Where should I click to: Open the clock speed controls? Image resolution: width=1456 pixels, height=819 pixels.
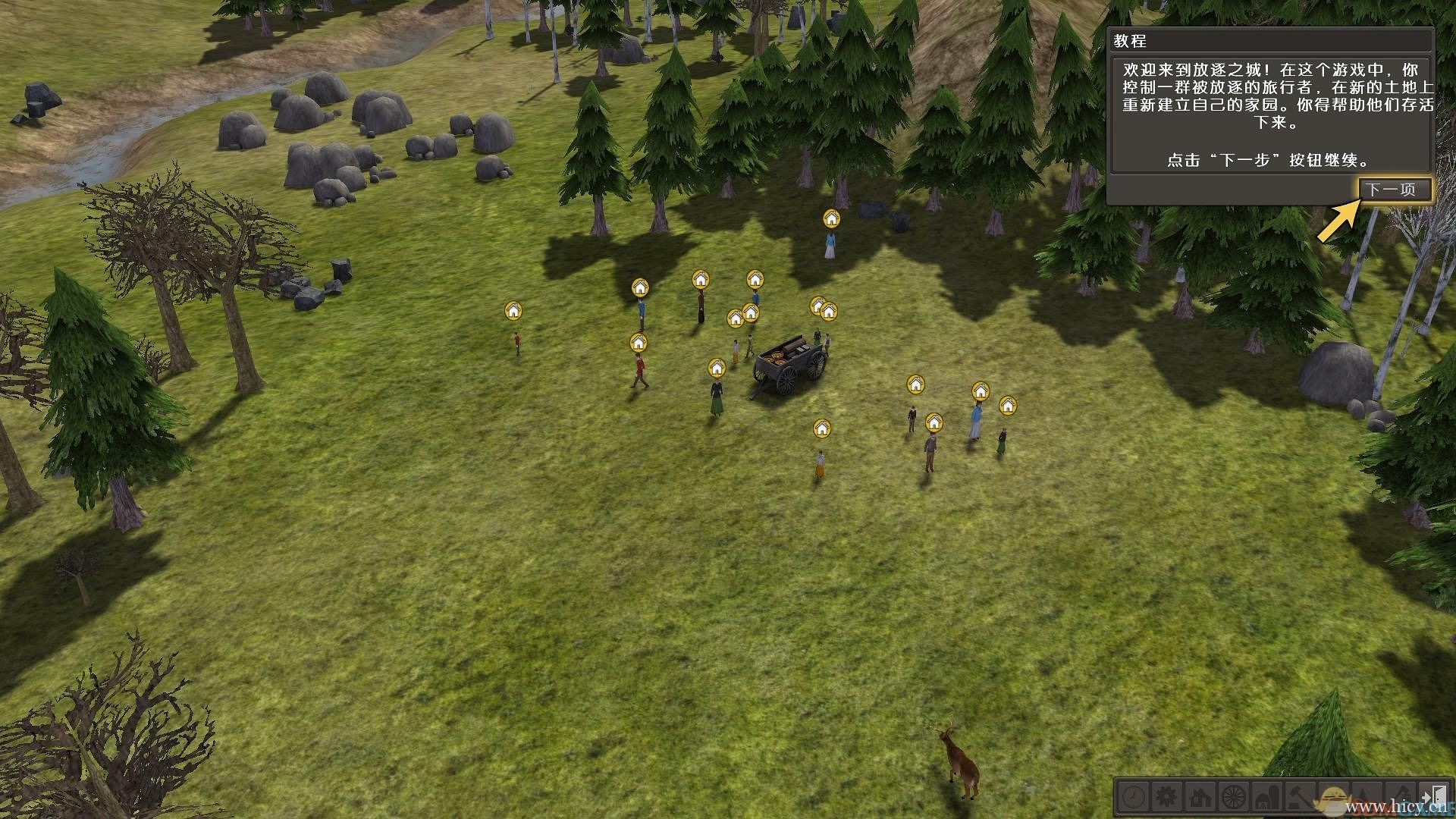(1134, 797)
